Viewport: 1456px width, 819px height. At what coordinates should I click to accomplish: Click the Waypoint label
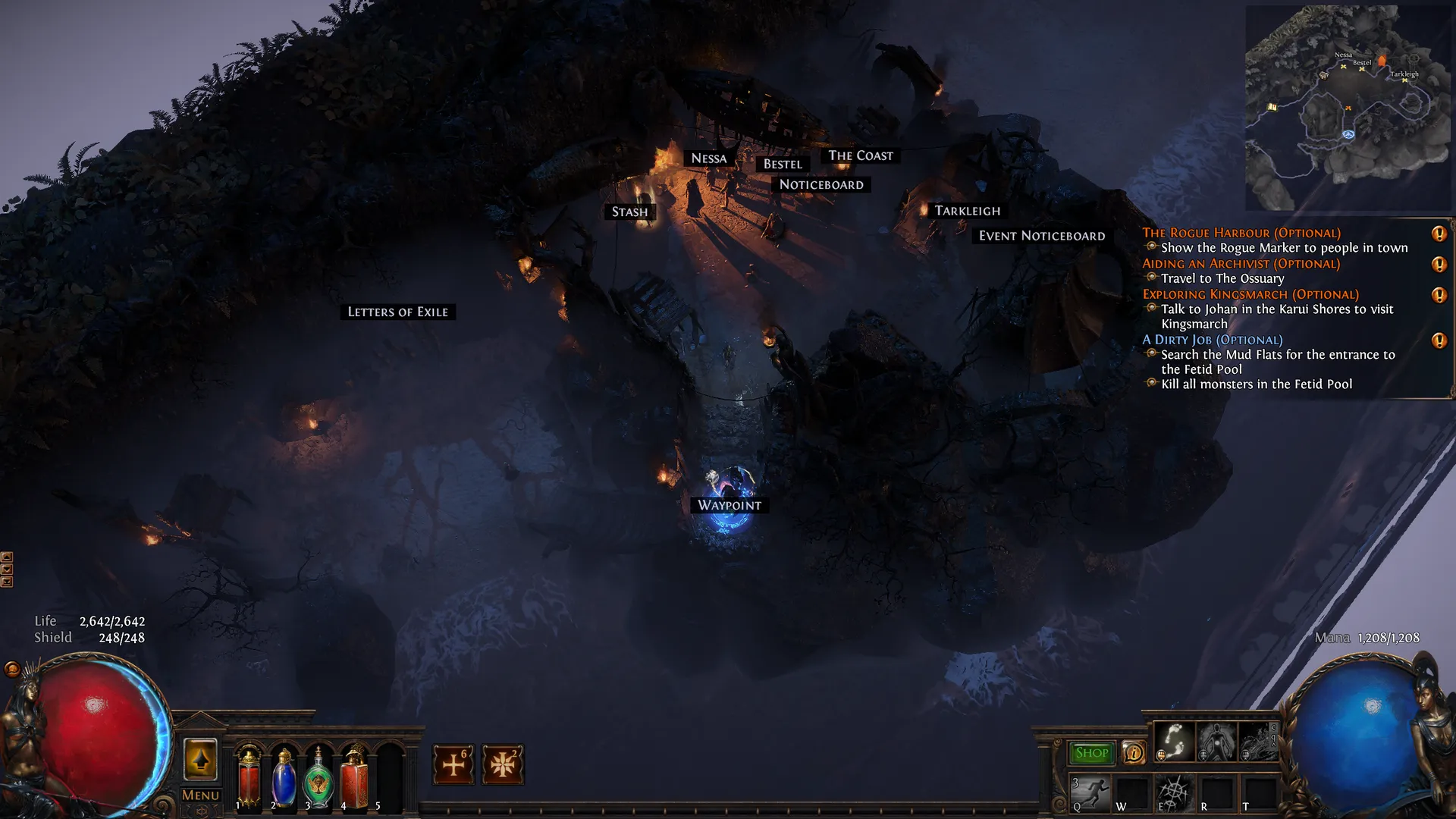730,506
